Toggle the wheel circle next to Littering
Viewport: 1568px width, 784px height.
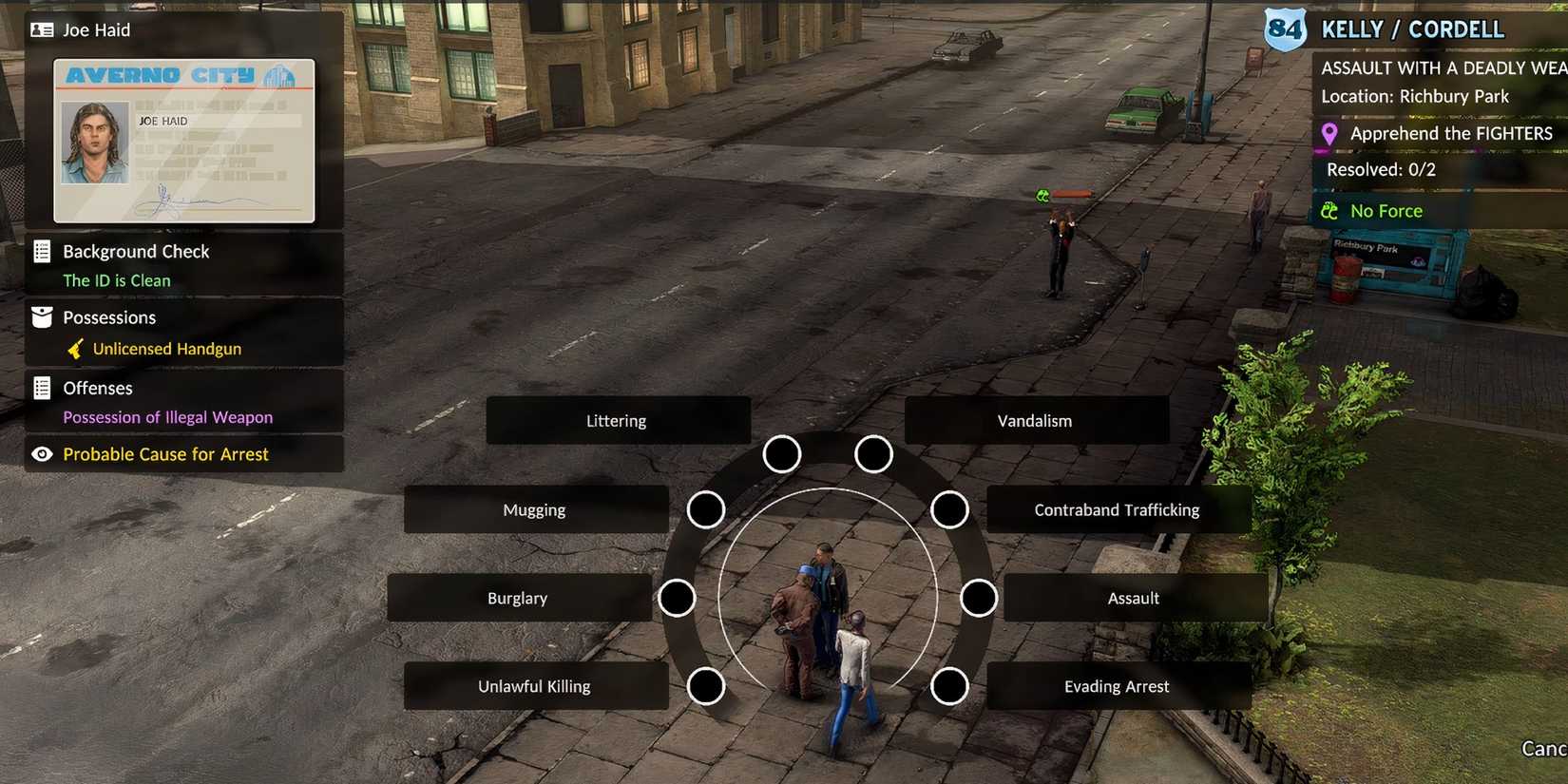click(781, 454)
